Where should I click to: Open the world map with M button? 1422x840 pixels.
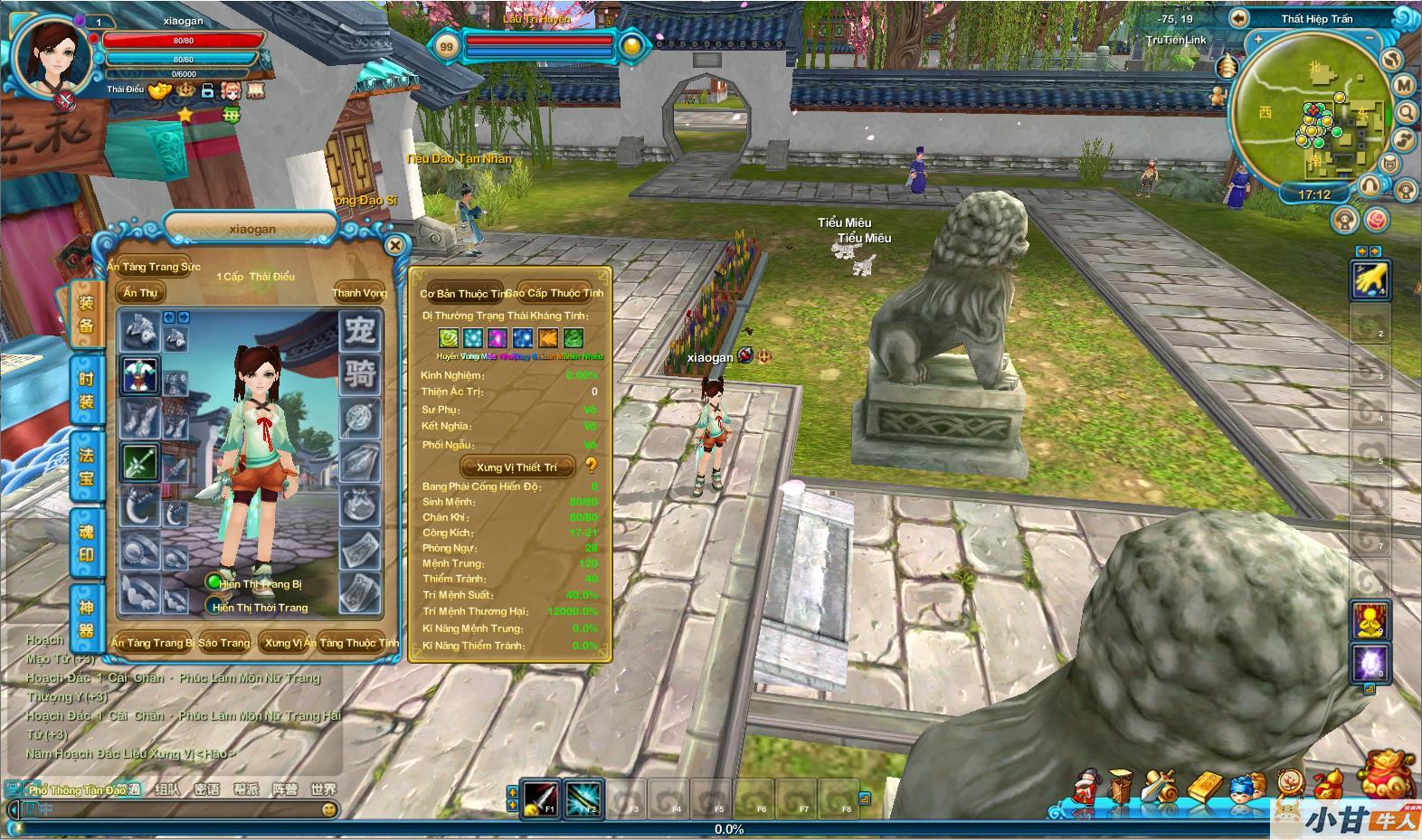click(1404, 85)
